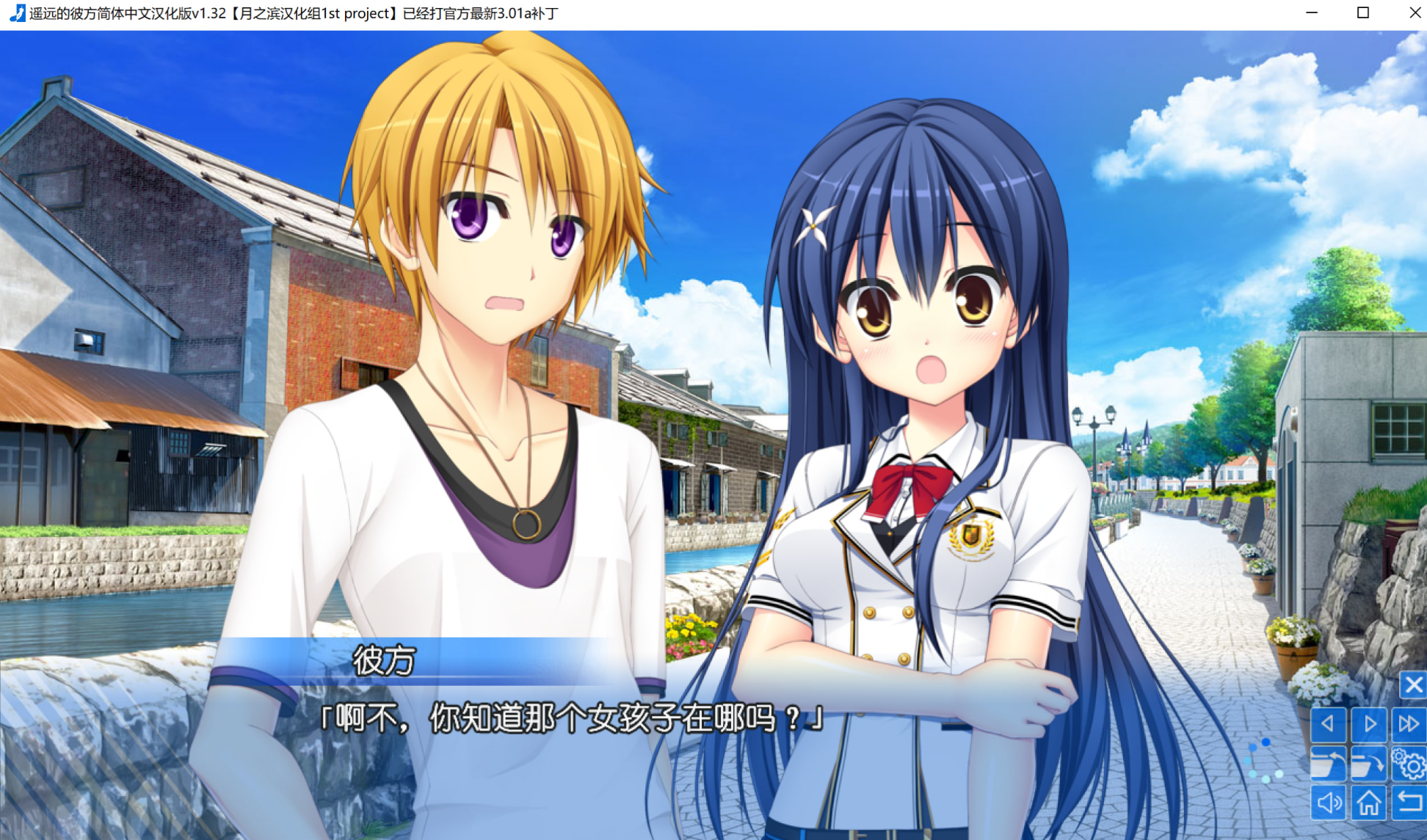Image resolution: width=1427 pixels, height=840 pixels.
Task: Close the game window
Action: click(x=1415, y=12)
